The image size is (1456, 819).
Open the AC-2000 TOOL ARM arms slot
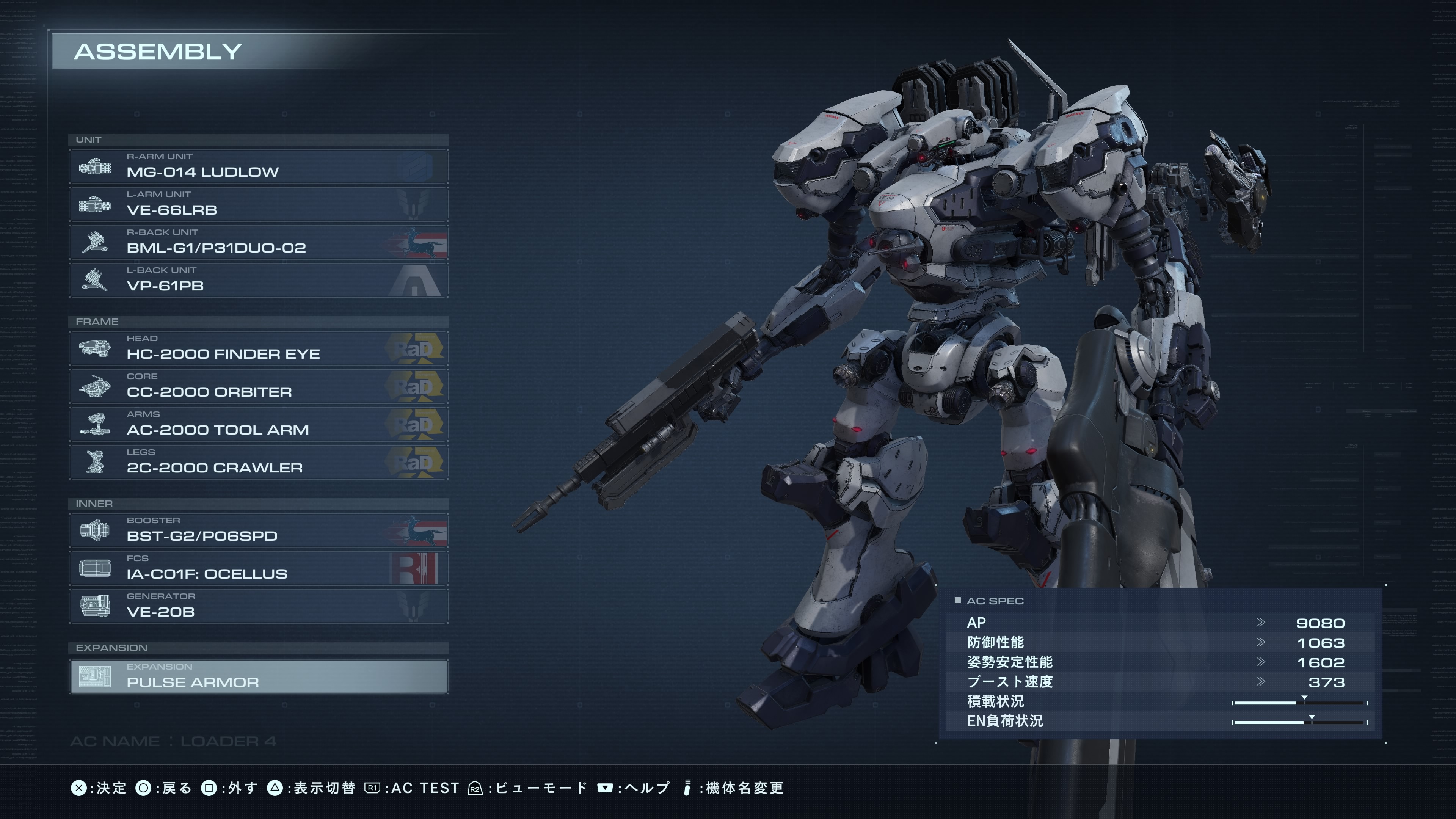(258, 424)
